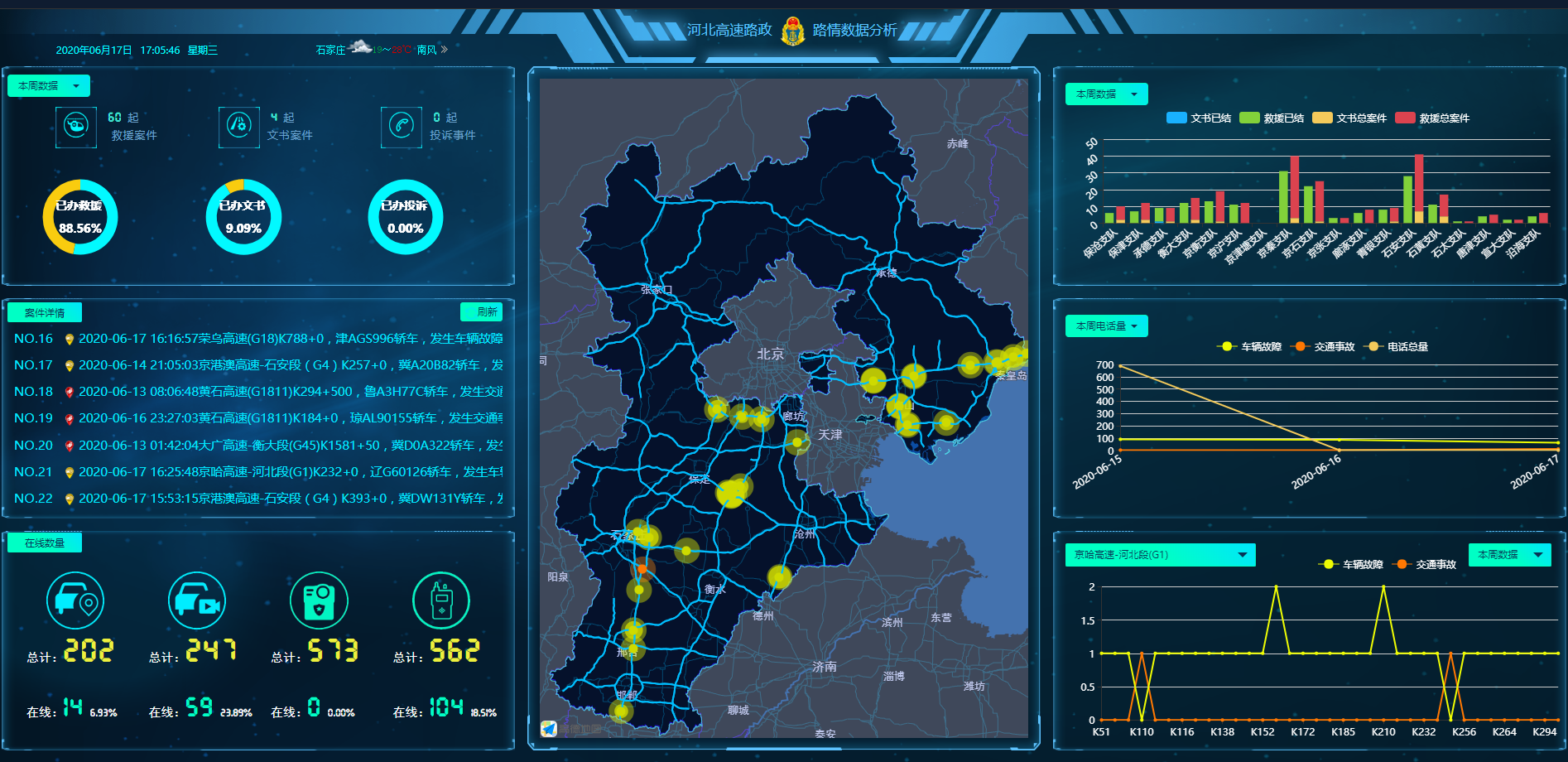Click the double-arrow next to the 南风 weather
This screenshot has width=1568, height=762.
point(445,50)
